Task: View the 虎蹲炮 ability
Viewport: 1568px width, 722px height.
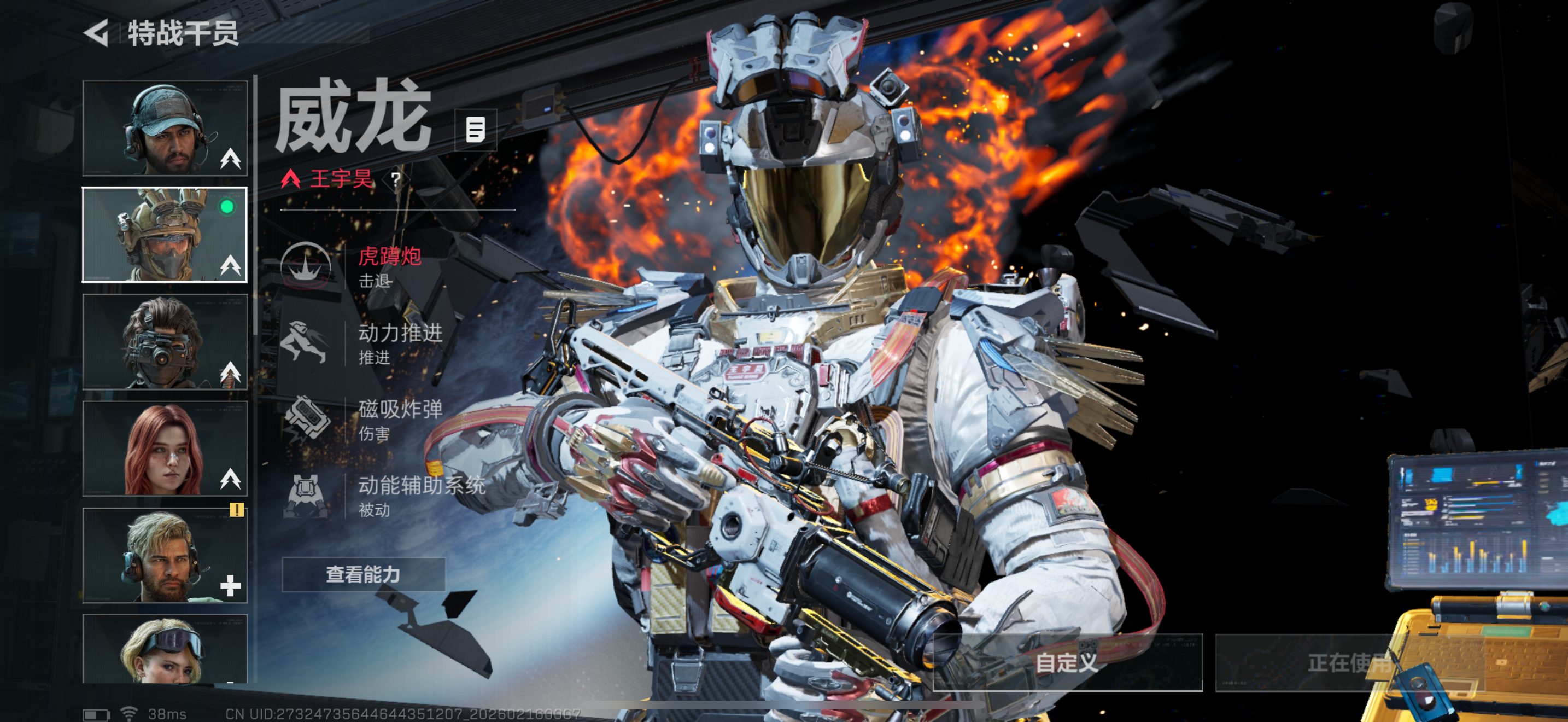Action: tap(365, 266)
